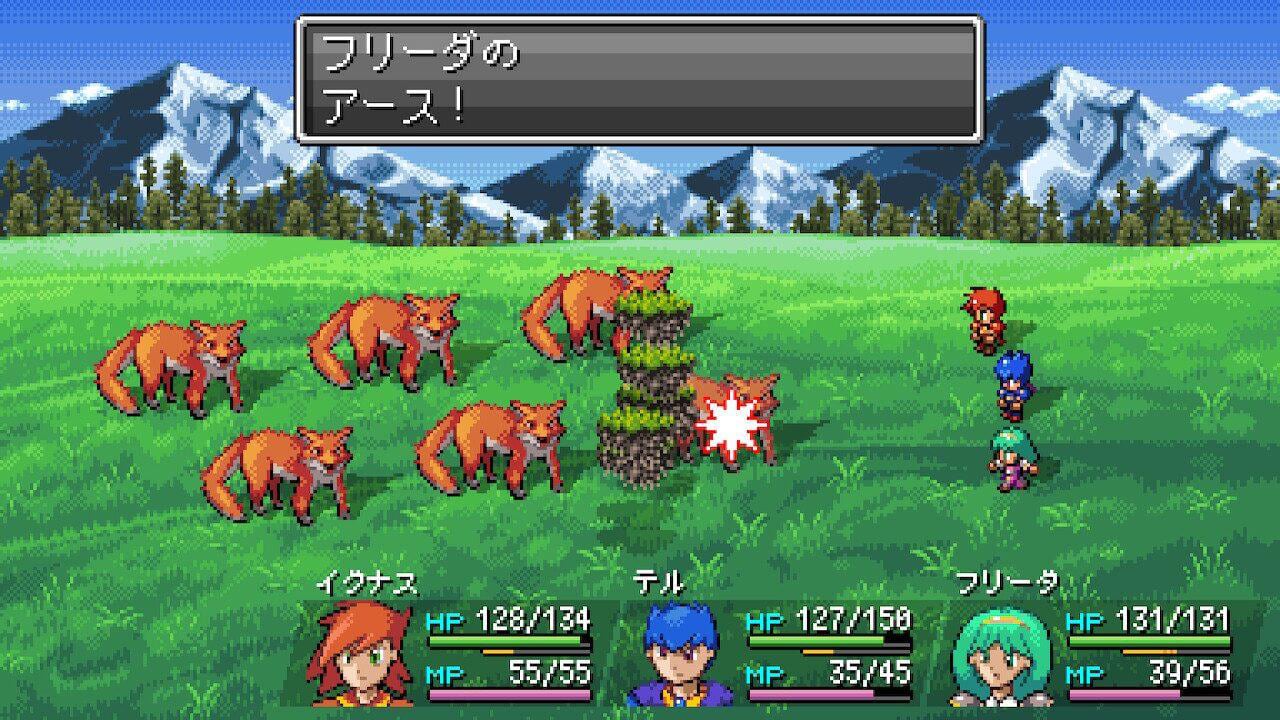Select the red-haired party sprite at the top right
The image size is (1280, 720).
[x=985, y=320]
